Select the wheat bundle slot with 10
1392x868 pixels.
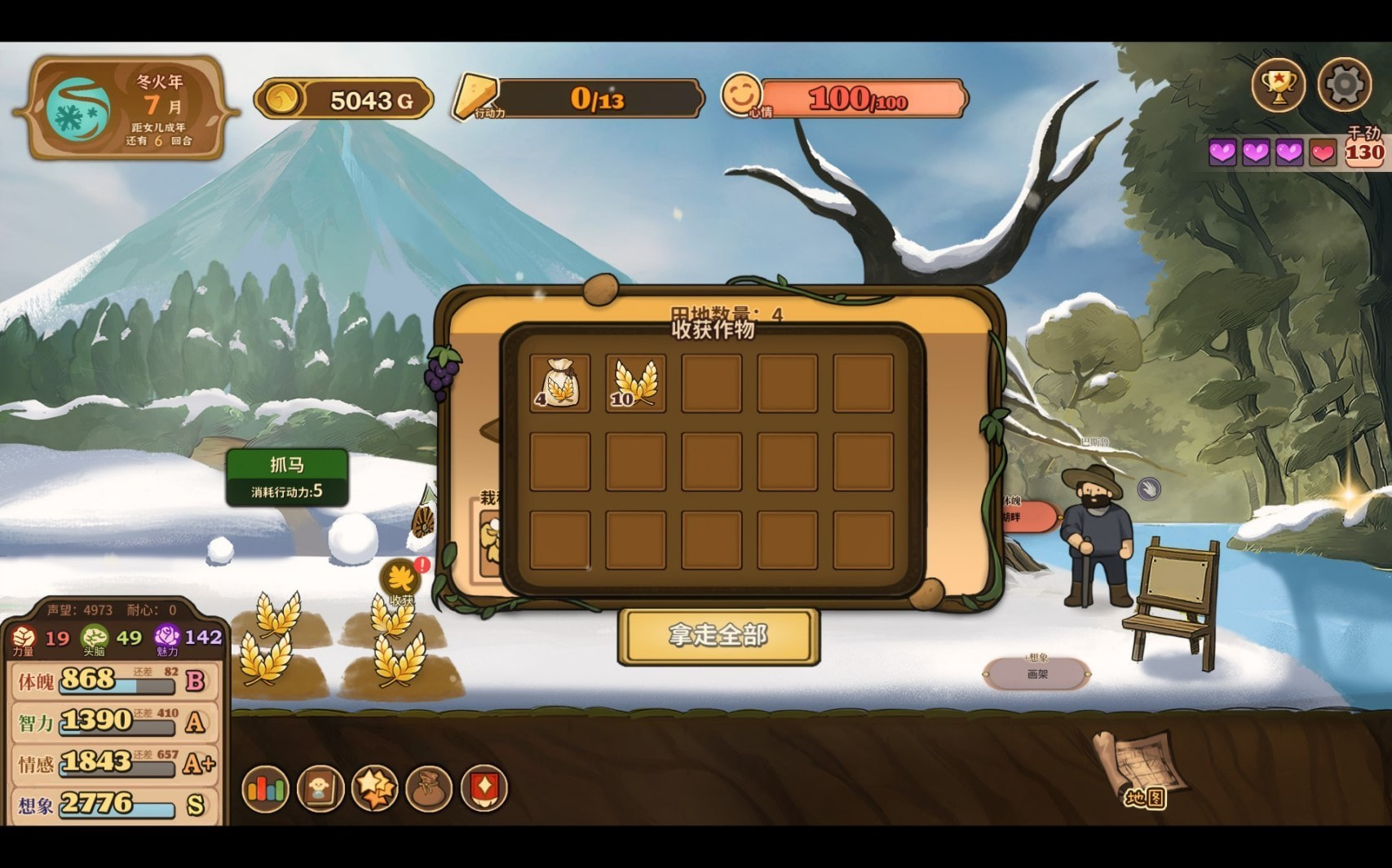click(x=635, y=383)
